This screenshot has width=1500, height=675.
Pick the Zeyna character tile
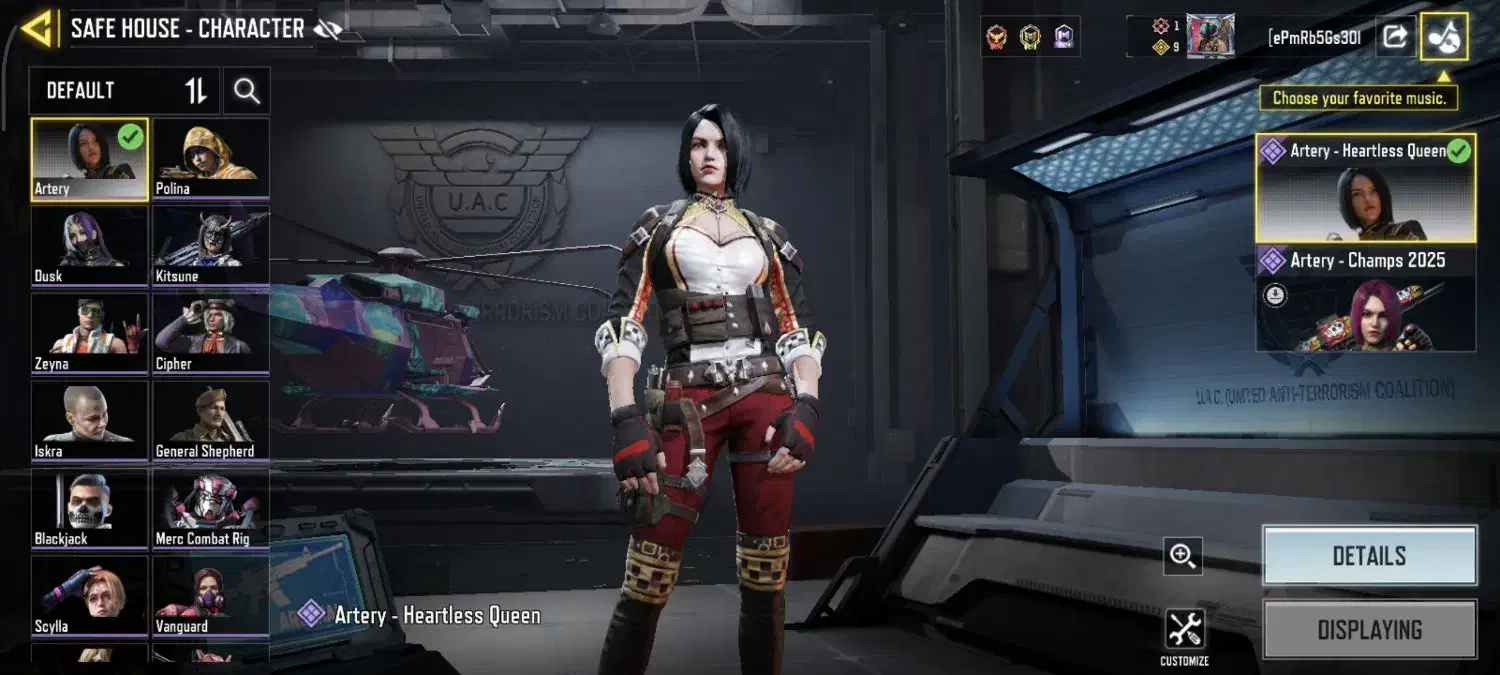[x=89, y=333]
